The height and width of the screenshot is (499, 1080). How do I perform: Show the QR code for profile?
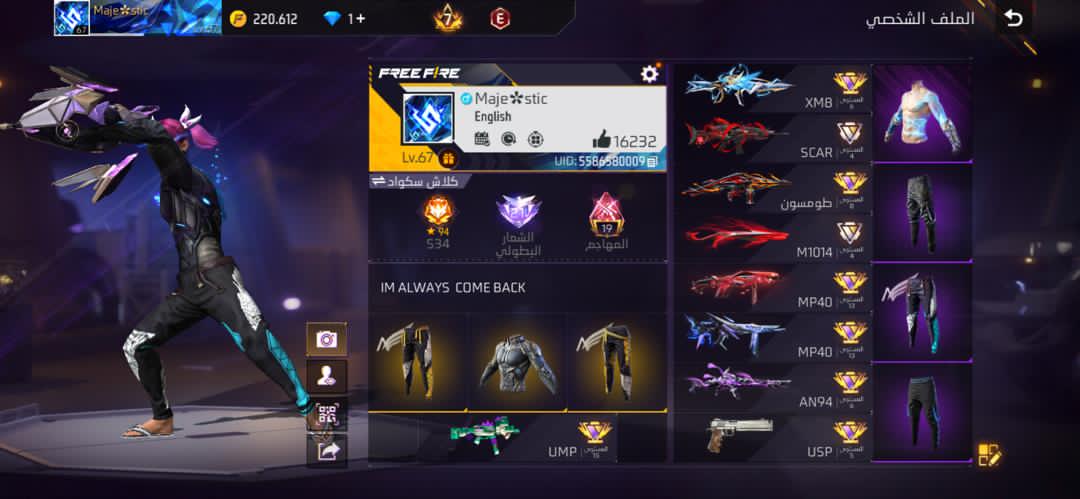(x=326, y=414)
